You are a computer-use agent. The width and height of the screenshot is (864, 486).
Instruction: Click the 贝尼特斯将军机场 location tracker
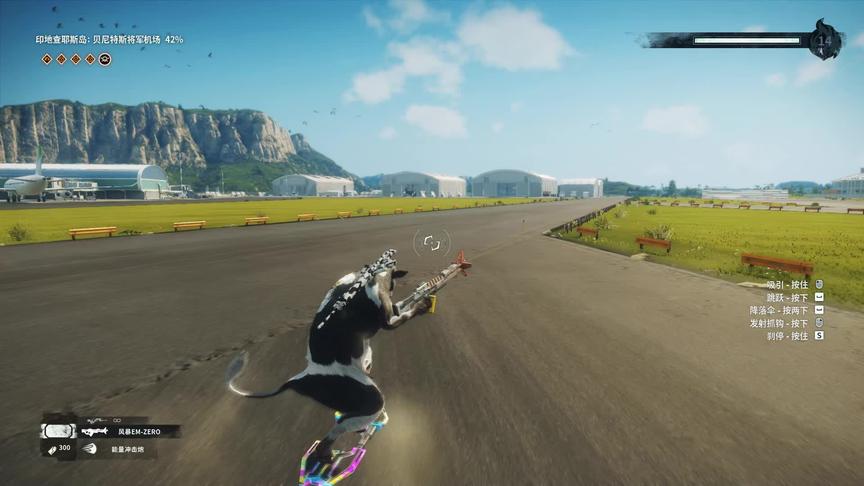(109, 40)
